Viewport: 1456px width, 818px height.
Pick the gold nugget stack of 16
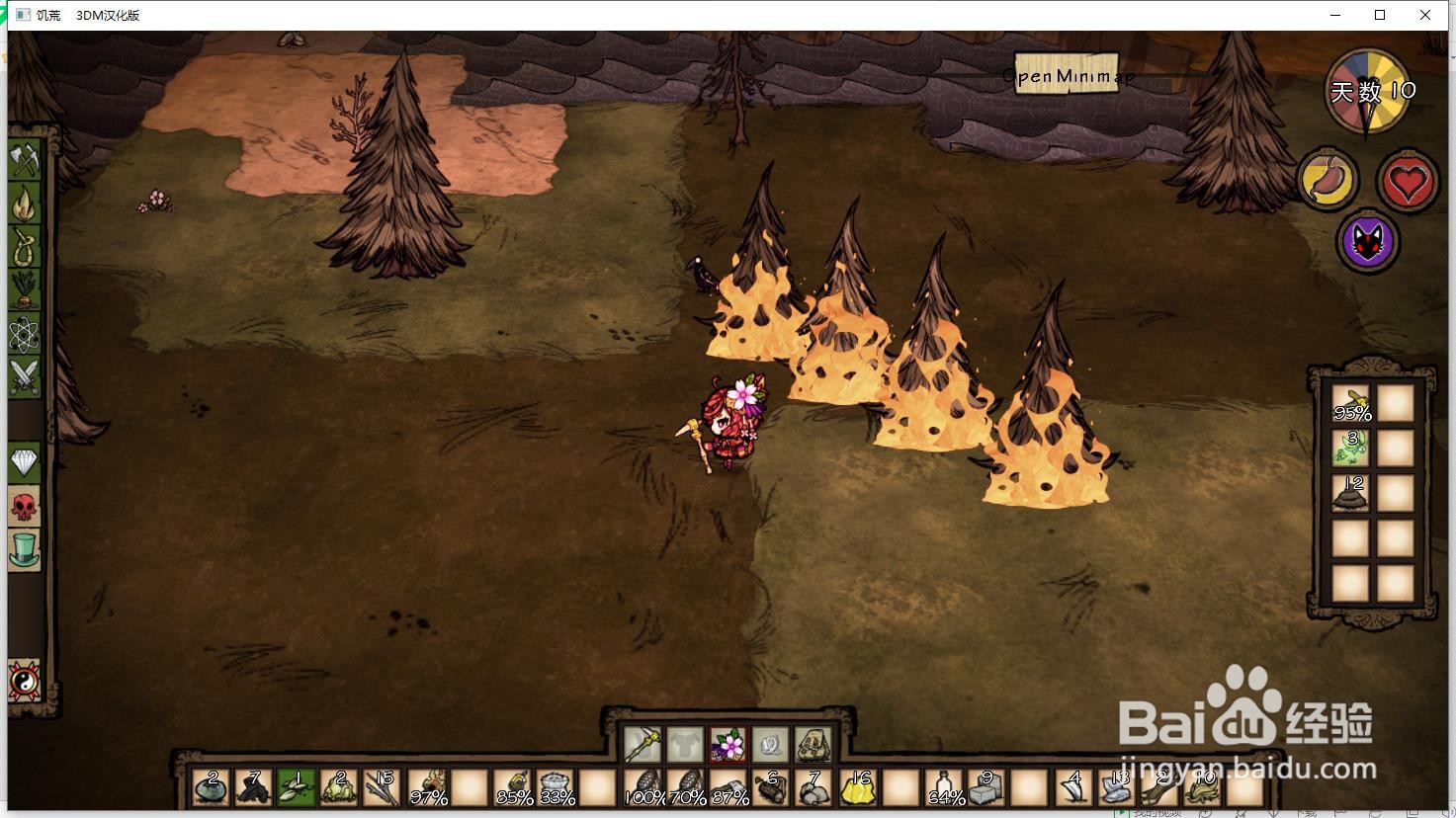(x=857, y=789)
